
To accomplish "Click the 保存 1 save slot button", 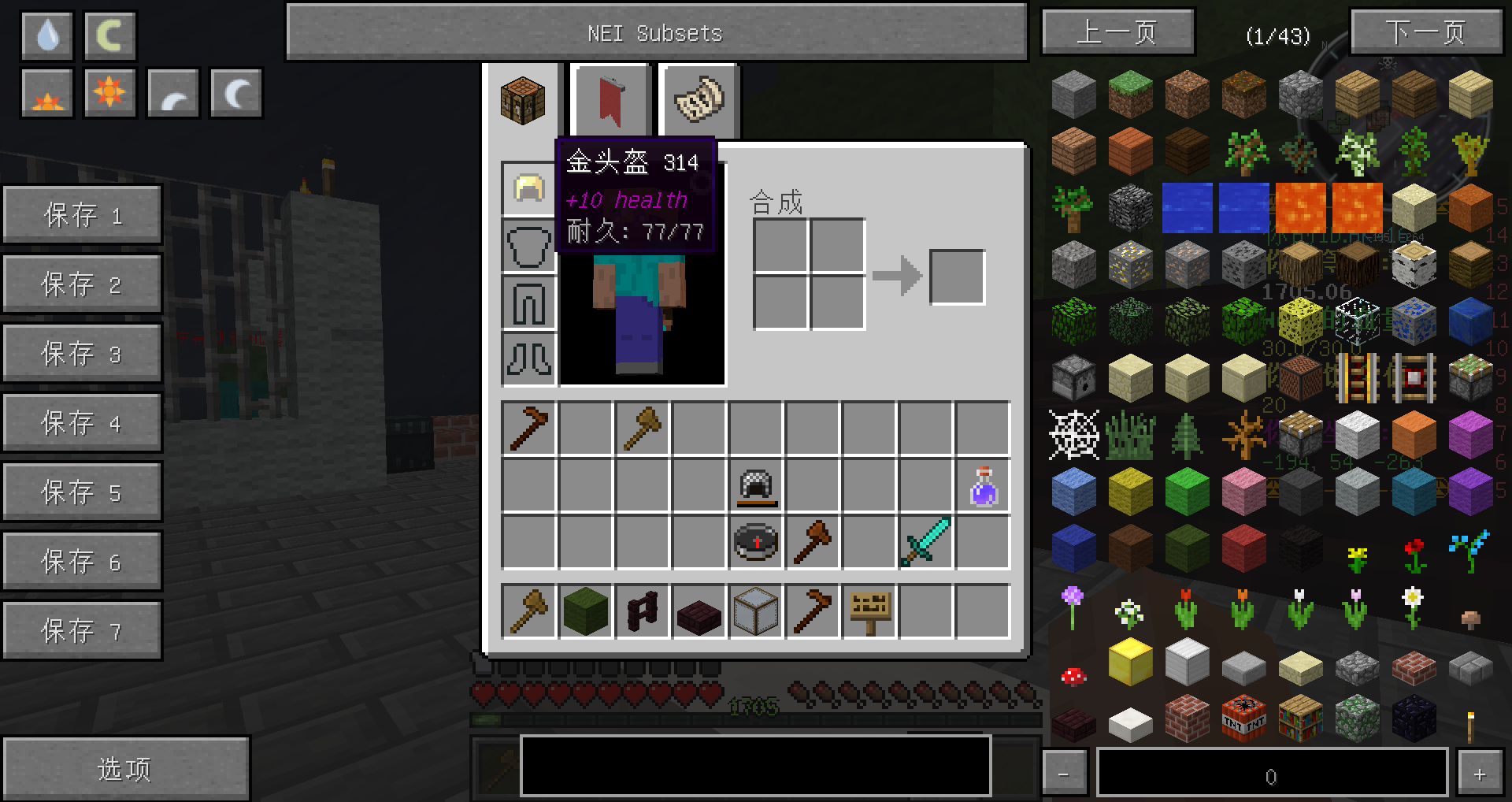I will 83,215.
